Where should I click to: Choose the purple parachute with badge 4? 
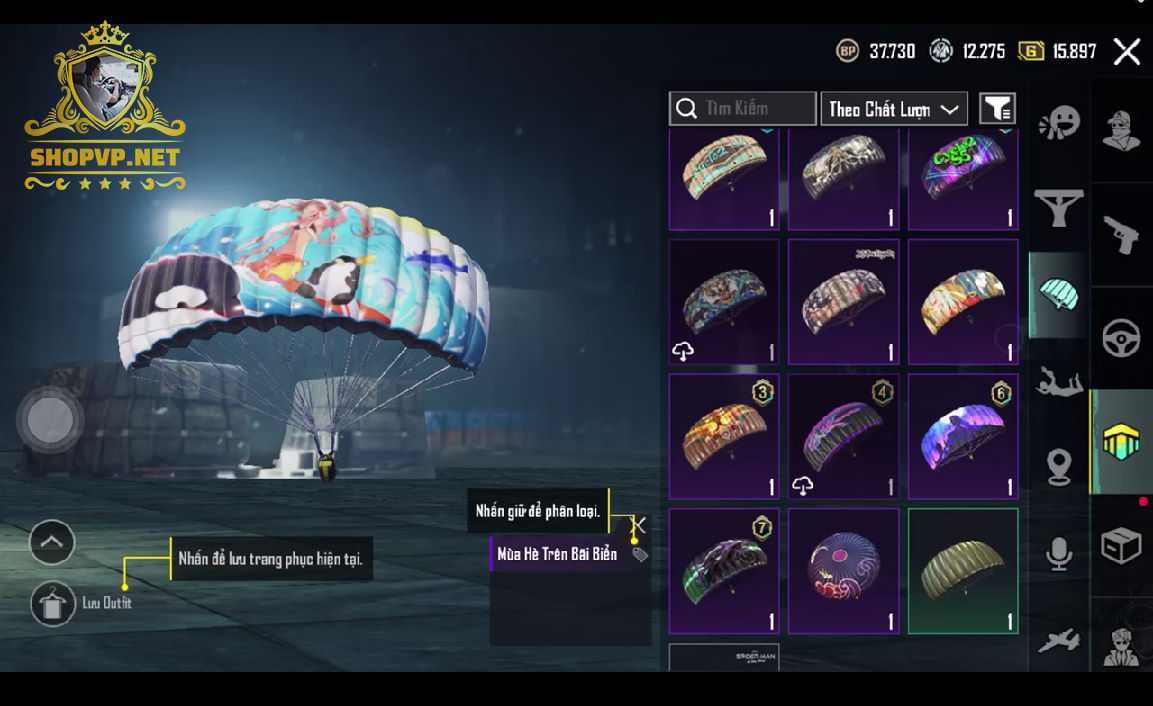click(x=843, y=437)
